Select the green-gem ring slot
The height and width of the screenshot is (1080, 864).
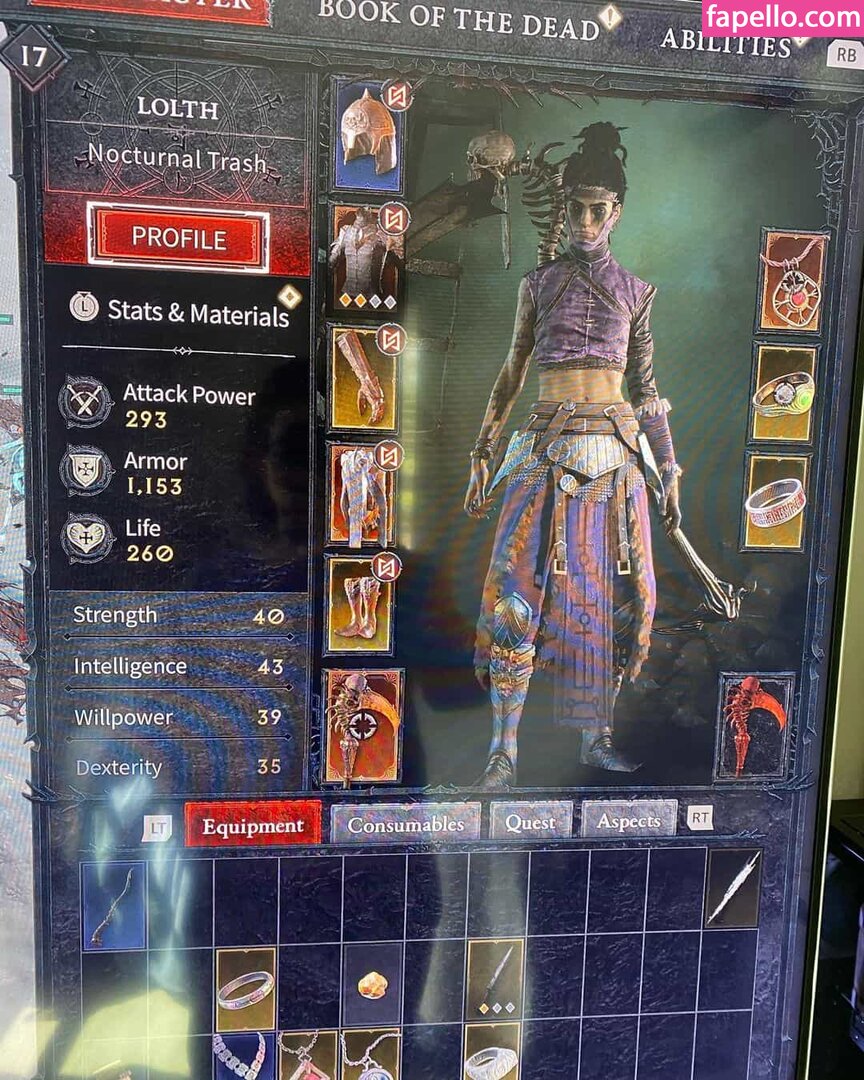point(784,394)
